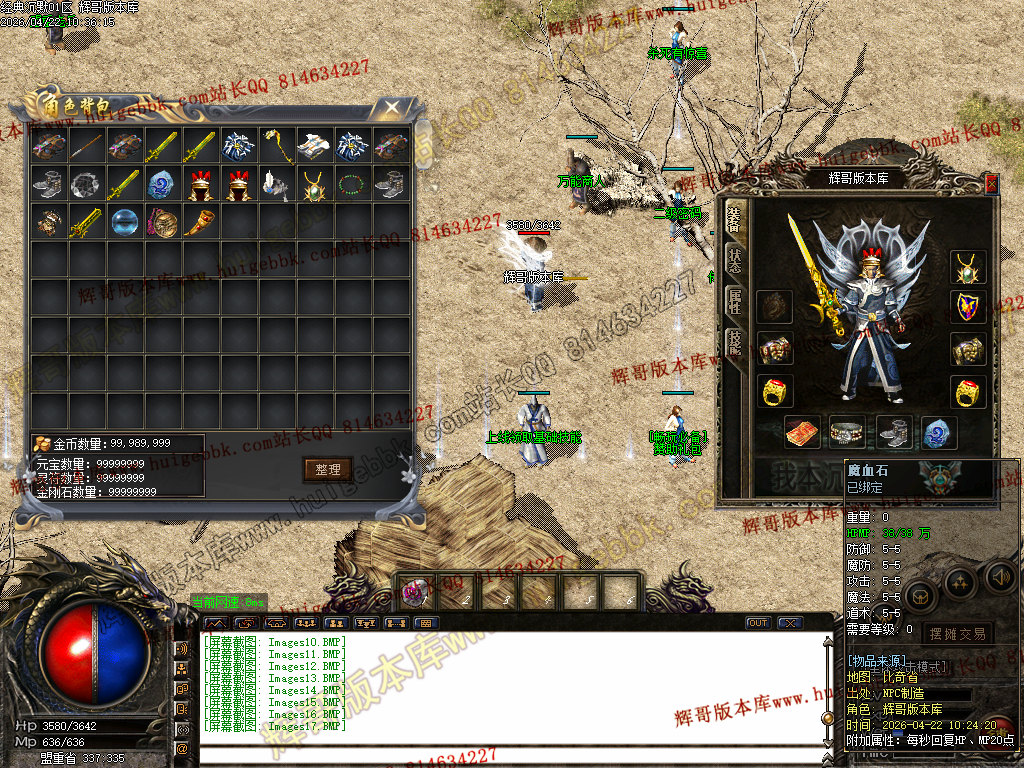
Task: Click the OUT button above chat
Action: point(758,623)
